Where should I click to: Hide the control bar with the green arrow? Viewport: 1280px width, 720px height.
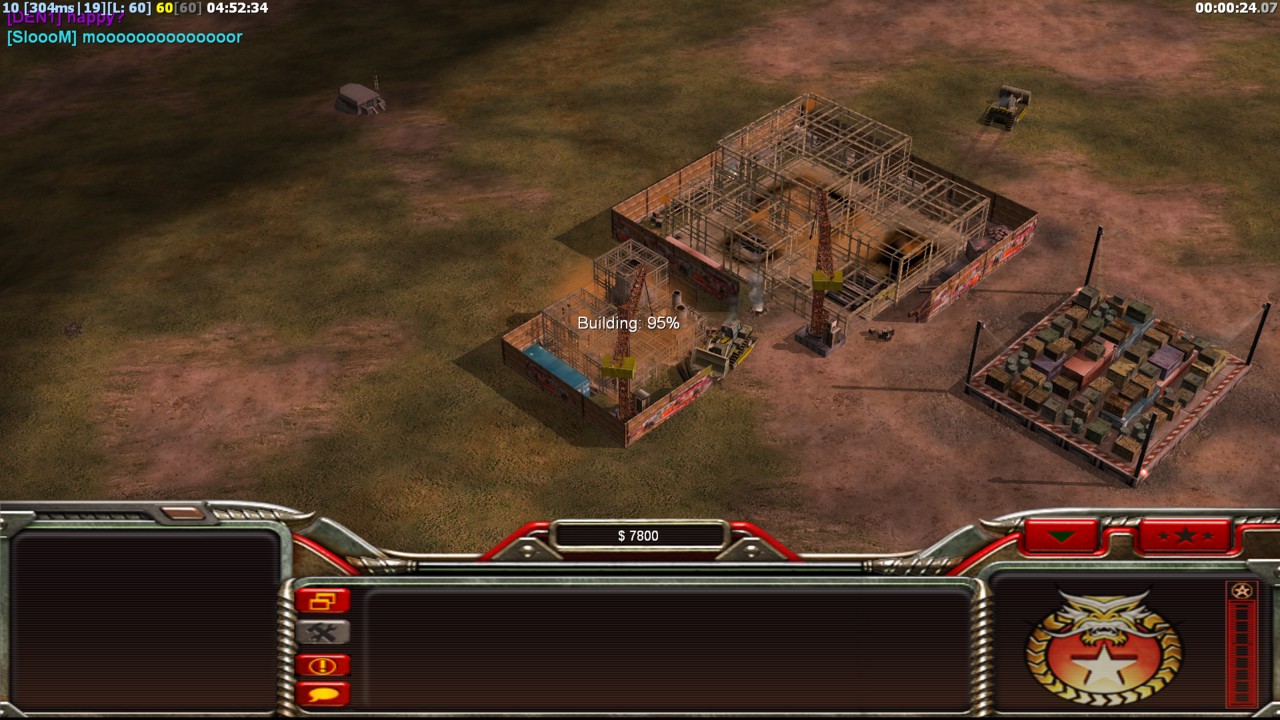[1061, 537]
